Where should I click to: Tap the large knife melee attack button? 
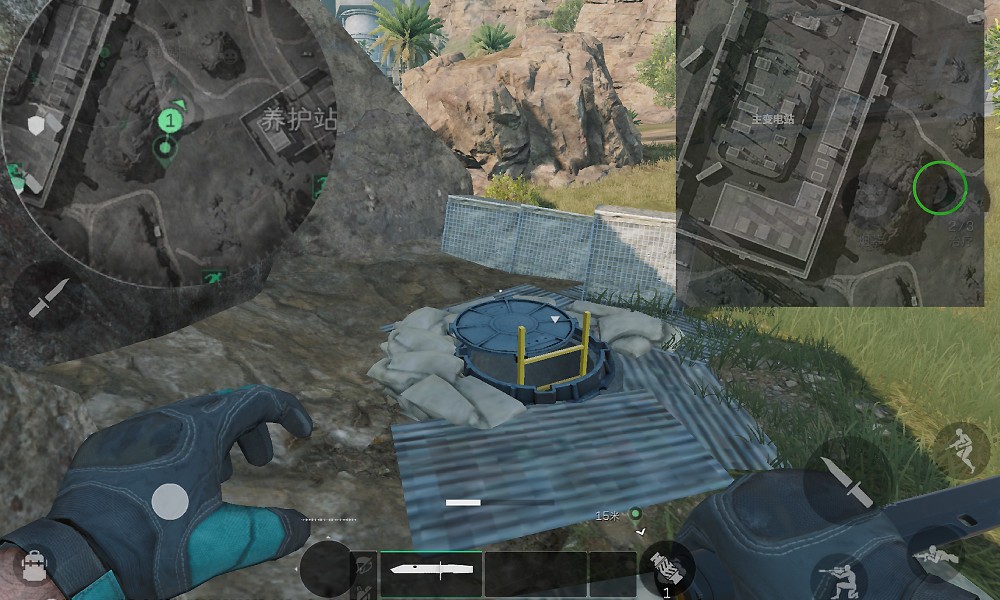point(846,483)
